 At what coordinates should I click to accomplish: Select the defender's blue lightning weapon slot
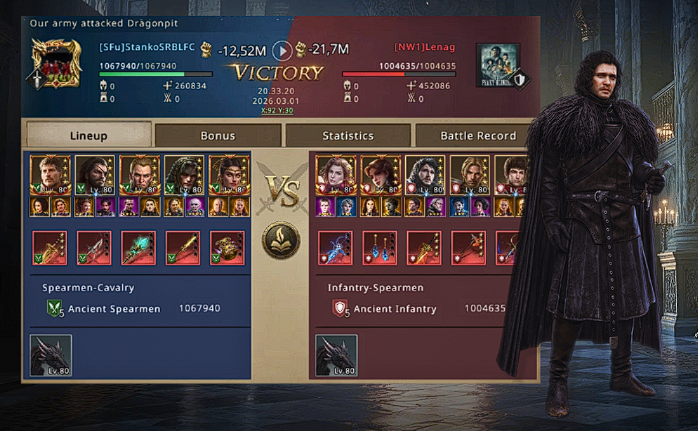[x=336, y=247]
